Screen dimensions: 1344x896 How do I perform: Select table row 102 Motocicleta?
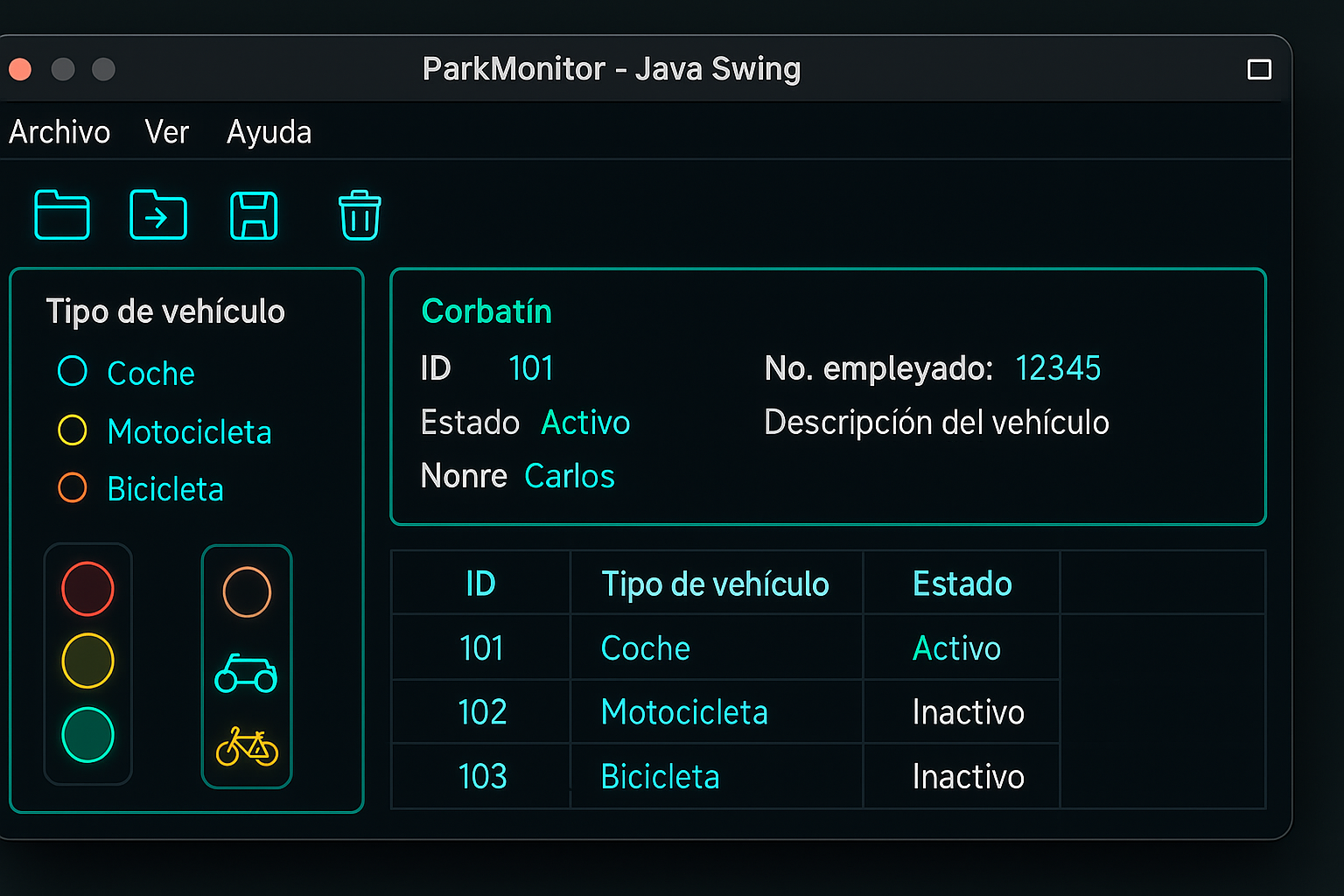(684, 711)
